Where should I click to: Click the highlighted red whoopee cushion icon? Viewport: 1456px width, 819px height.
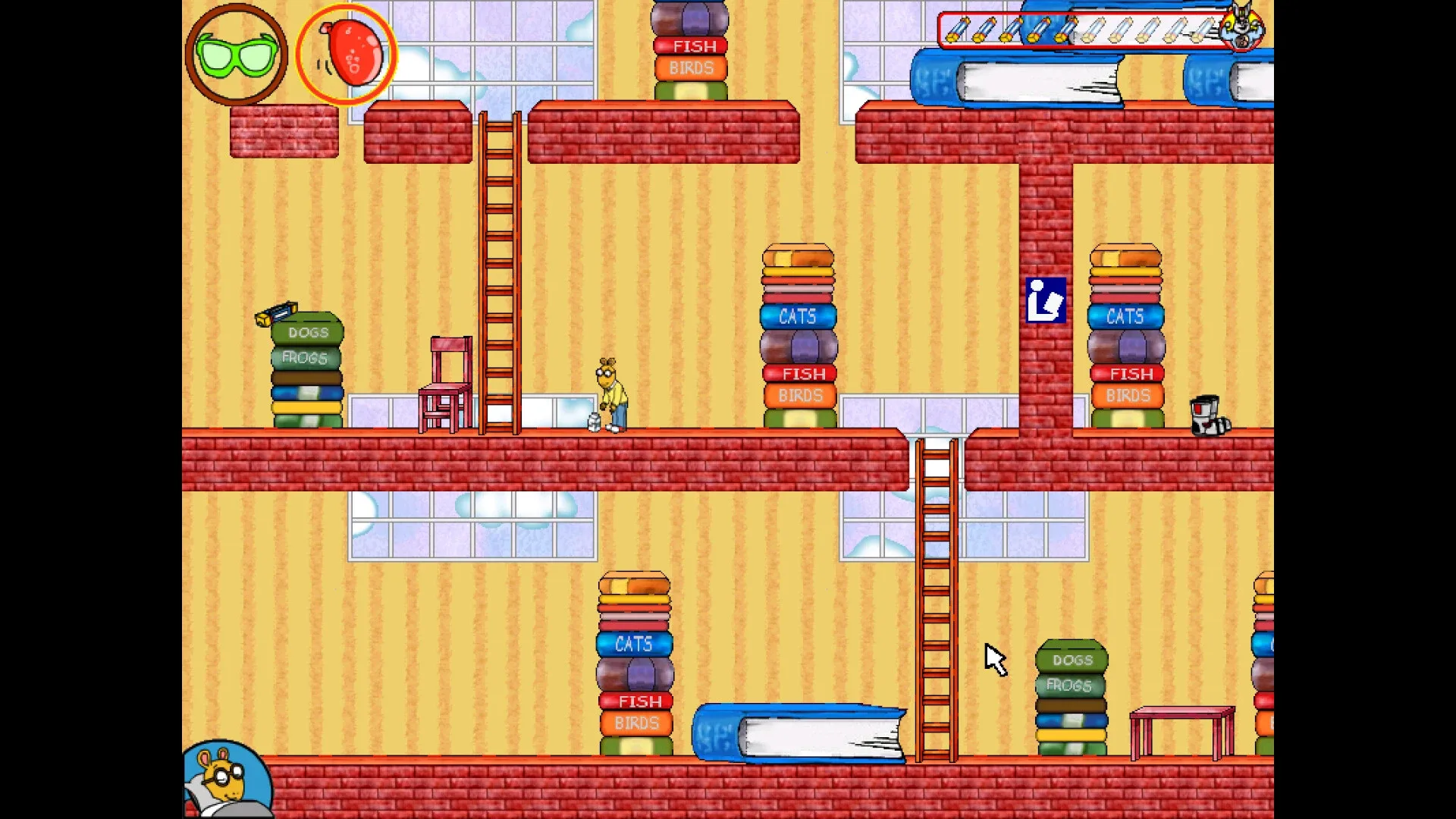[x=348, y=53]
